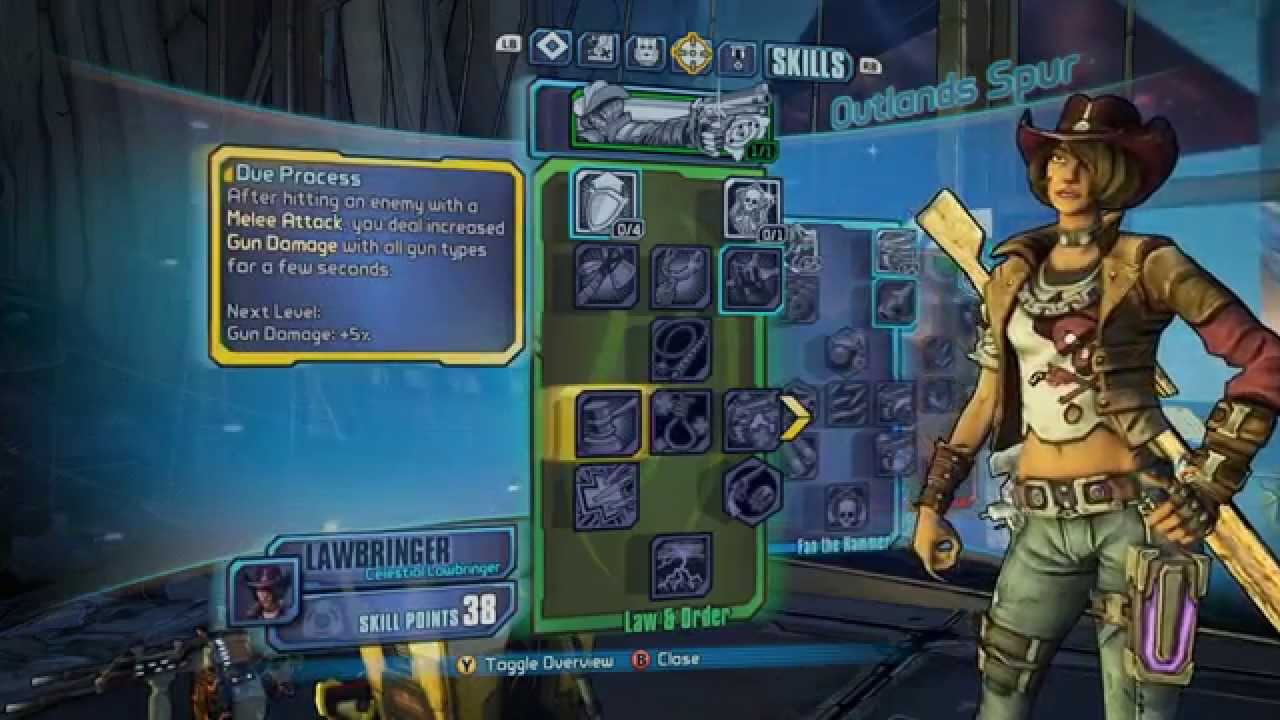Select the skull skill icon marked 0/1
Screen dimensions: 1280x720
tap(752, 208)
